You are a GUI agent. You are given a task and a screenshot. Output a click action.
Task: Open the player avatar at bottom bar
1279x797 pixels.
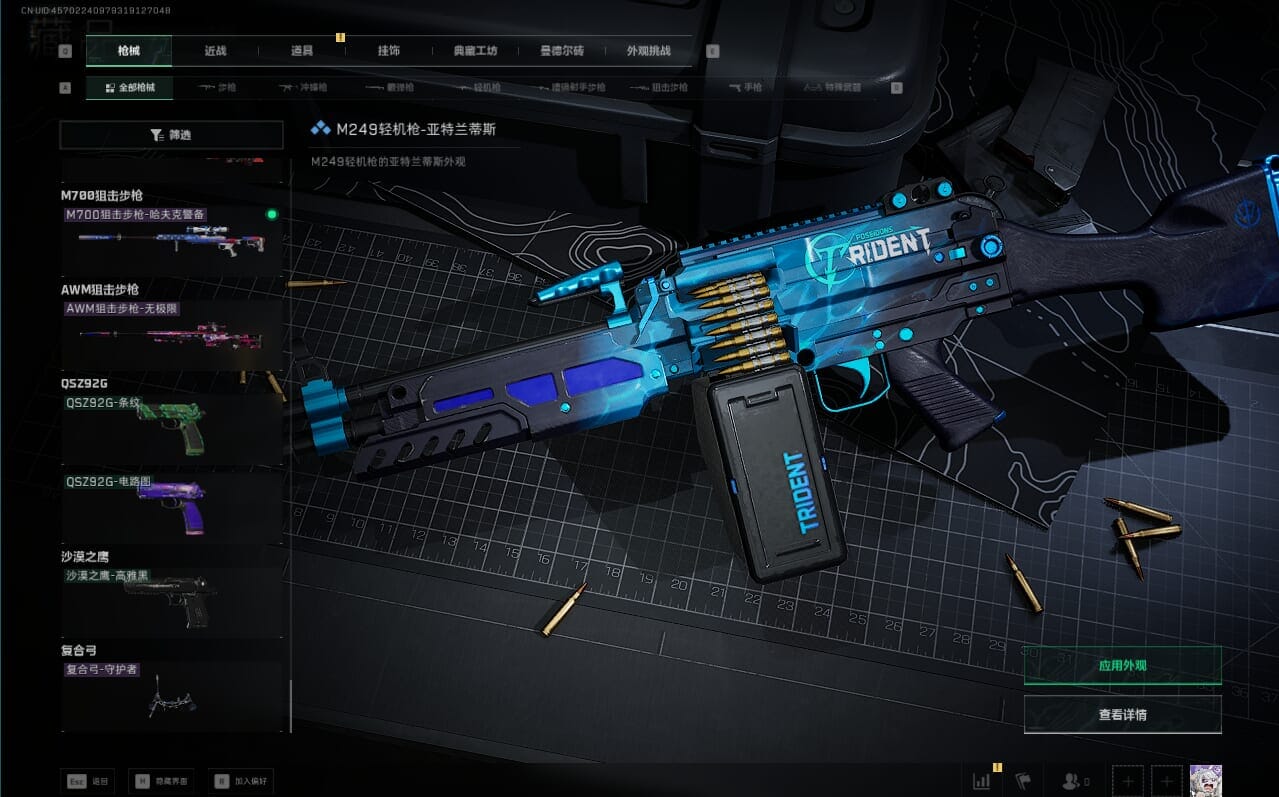click(1205, 781)
